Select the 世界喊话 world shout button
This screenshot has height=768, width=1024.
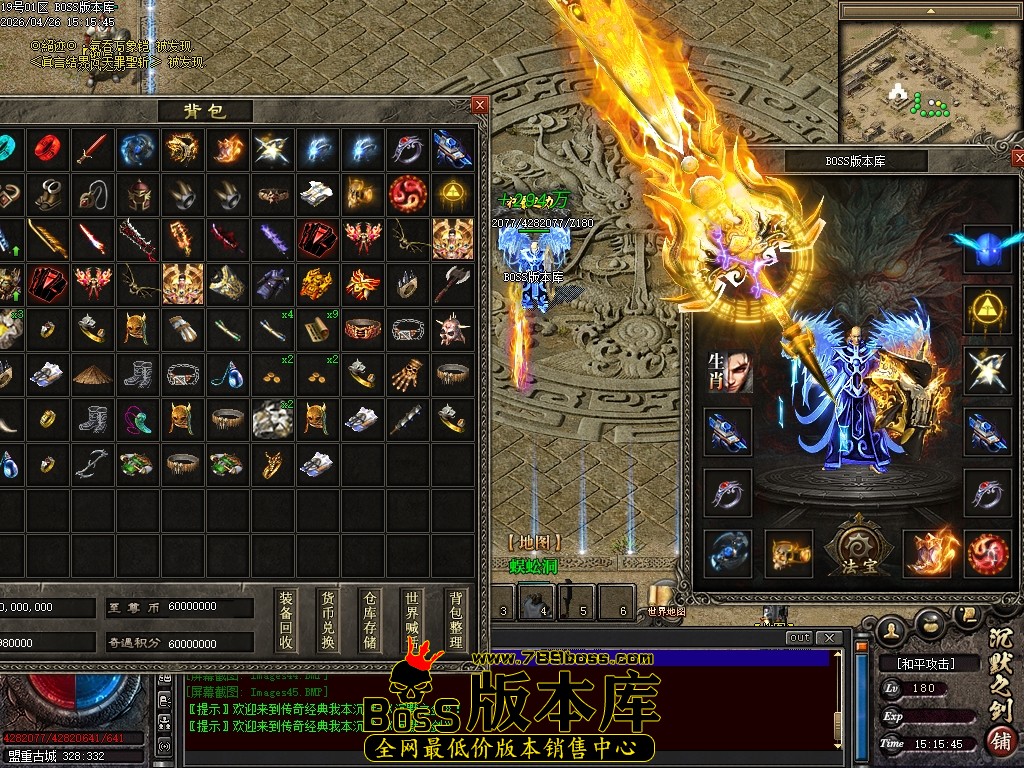tap(413, 620)
